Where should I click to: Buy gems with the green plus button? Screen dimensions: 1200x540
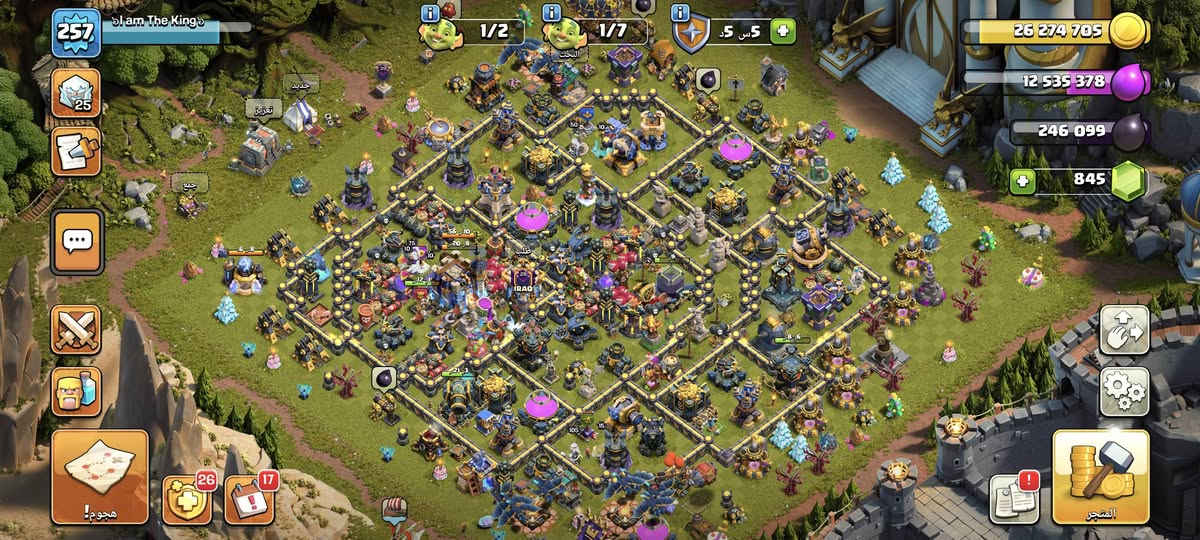1022,181
